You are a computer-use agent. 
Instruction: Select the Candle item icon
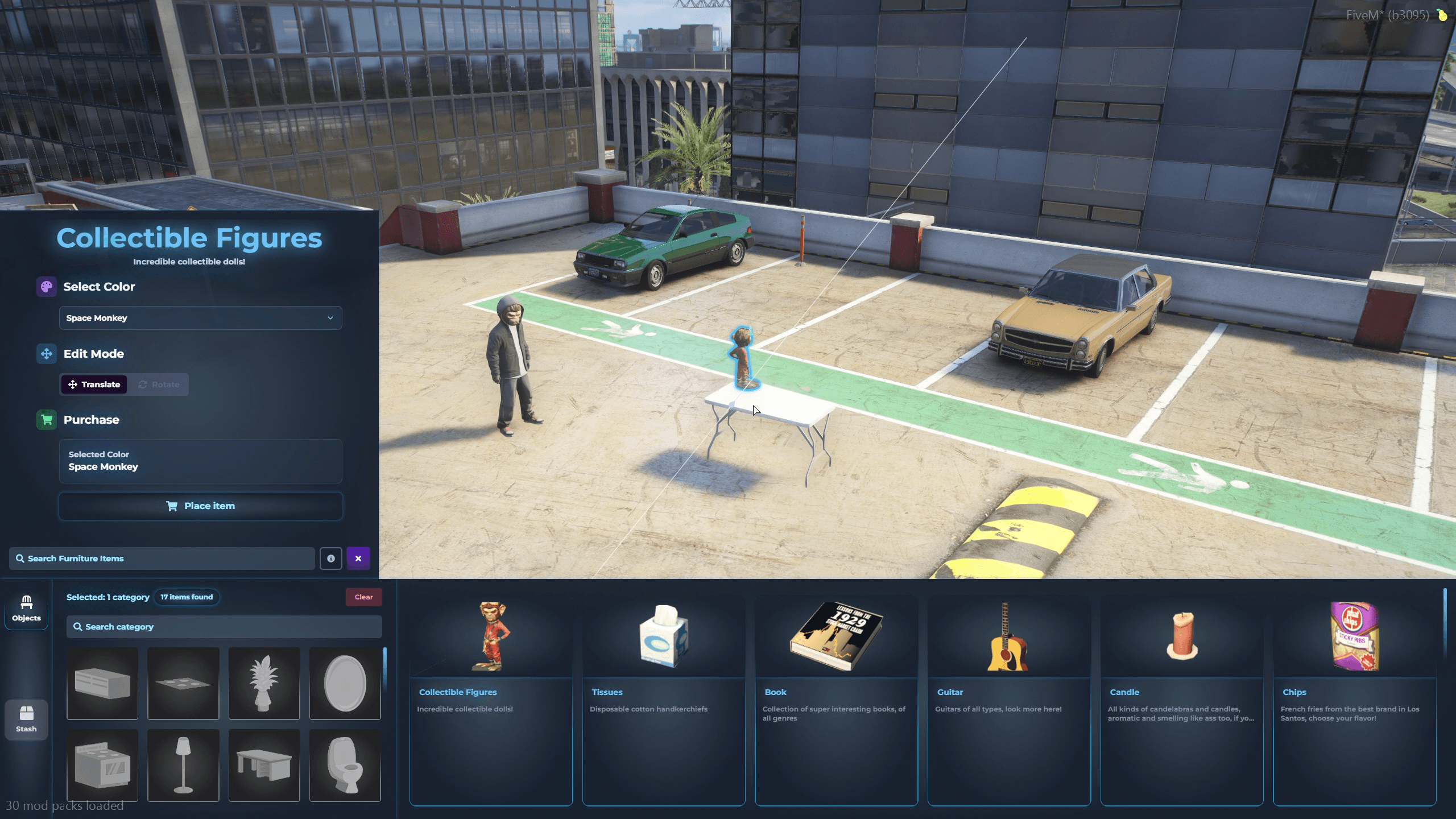pyautogui.click(x=1181, y=636)
